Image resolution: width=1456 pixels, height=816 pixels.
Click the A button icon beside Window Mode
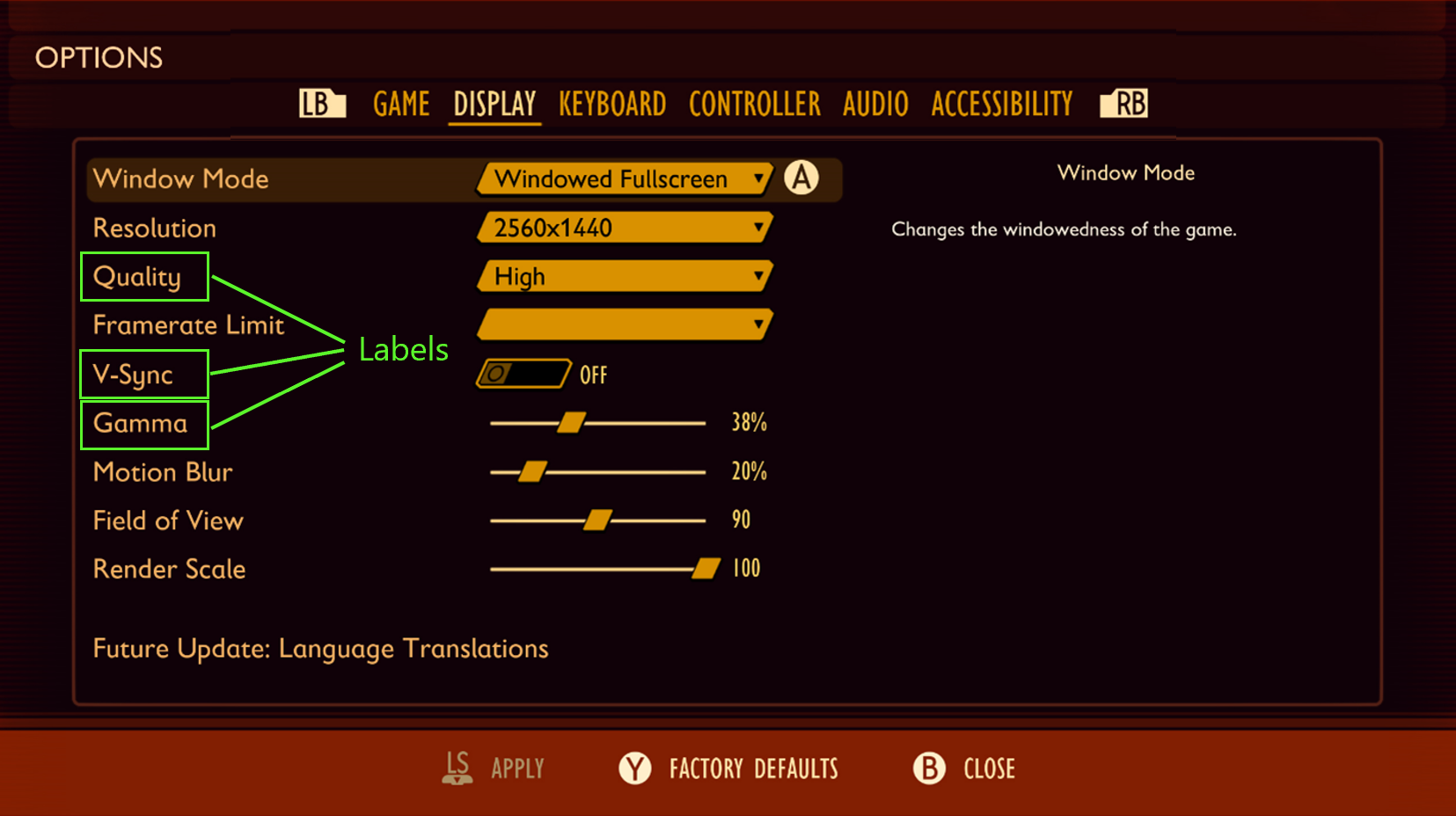click(801, 178)
